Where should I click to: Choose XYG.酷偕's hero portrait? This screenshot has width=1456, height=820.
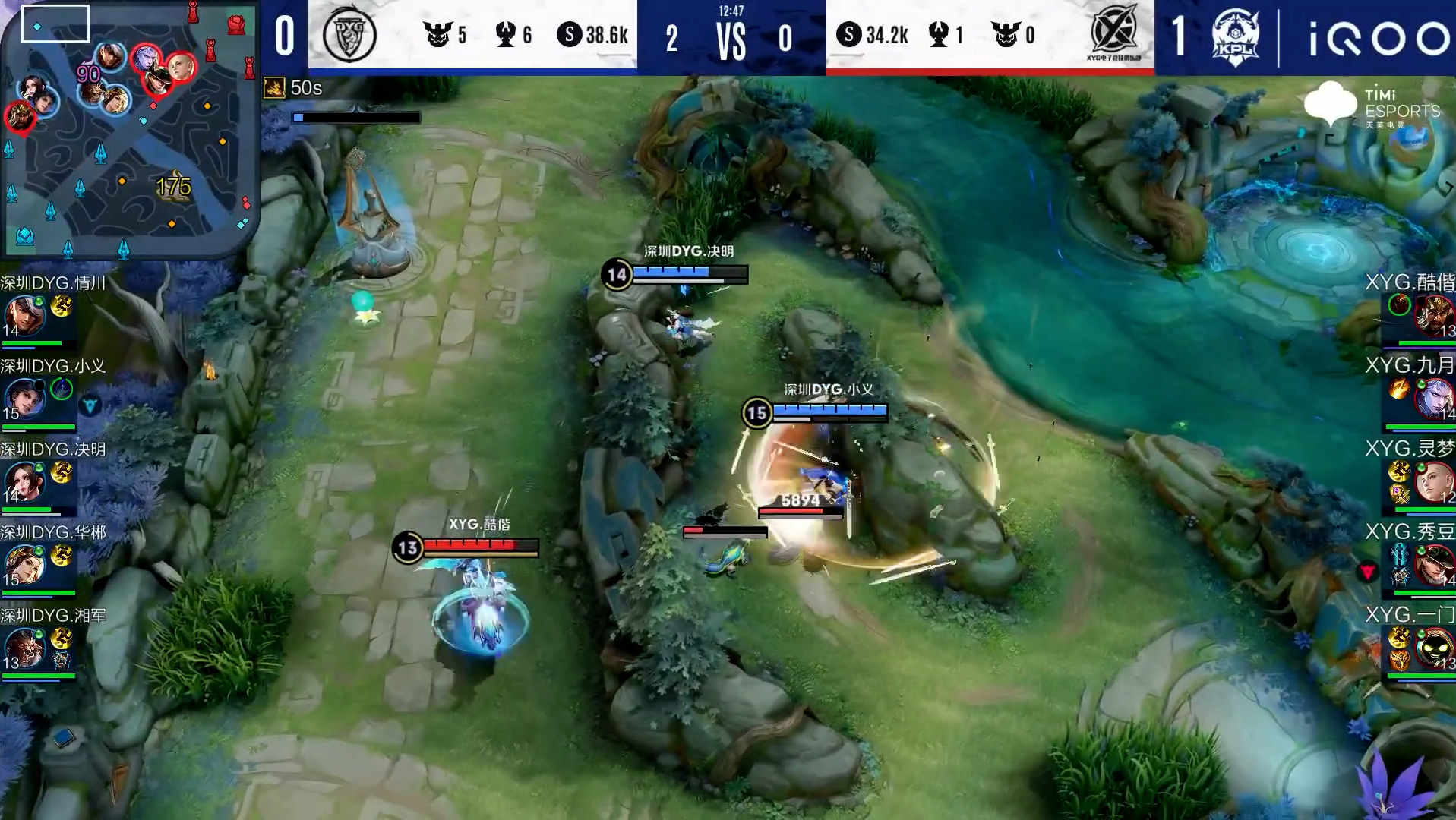1433,315
